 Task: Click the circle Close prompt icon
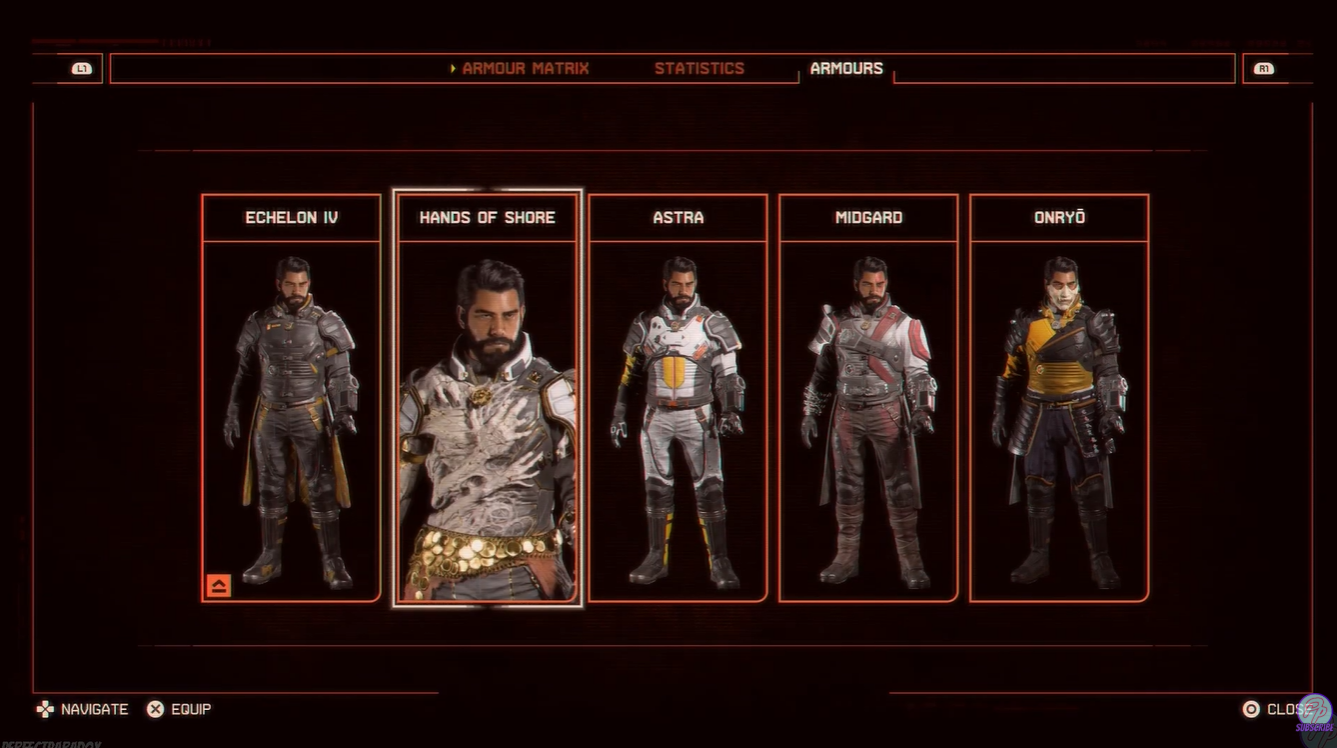(1251, 709)
